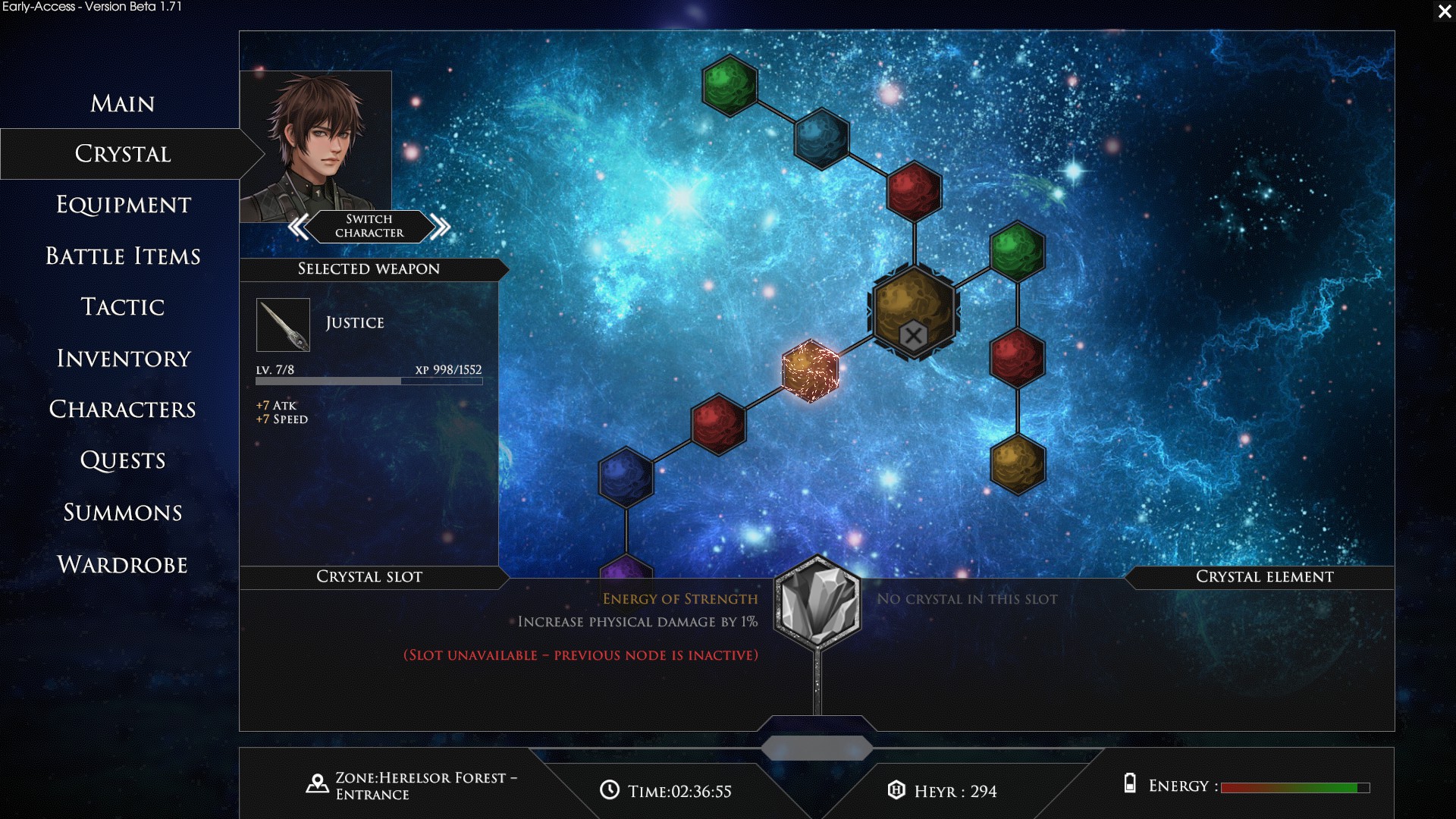This screenshot has width=1456, height=819.
Task: Show the Inventory screen
Action: coord(123,358)
